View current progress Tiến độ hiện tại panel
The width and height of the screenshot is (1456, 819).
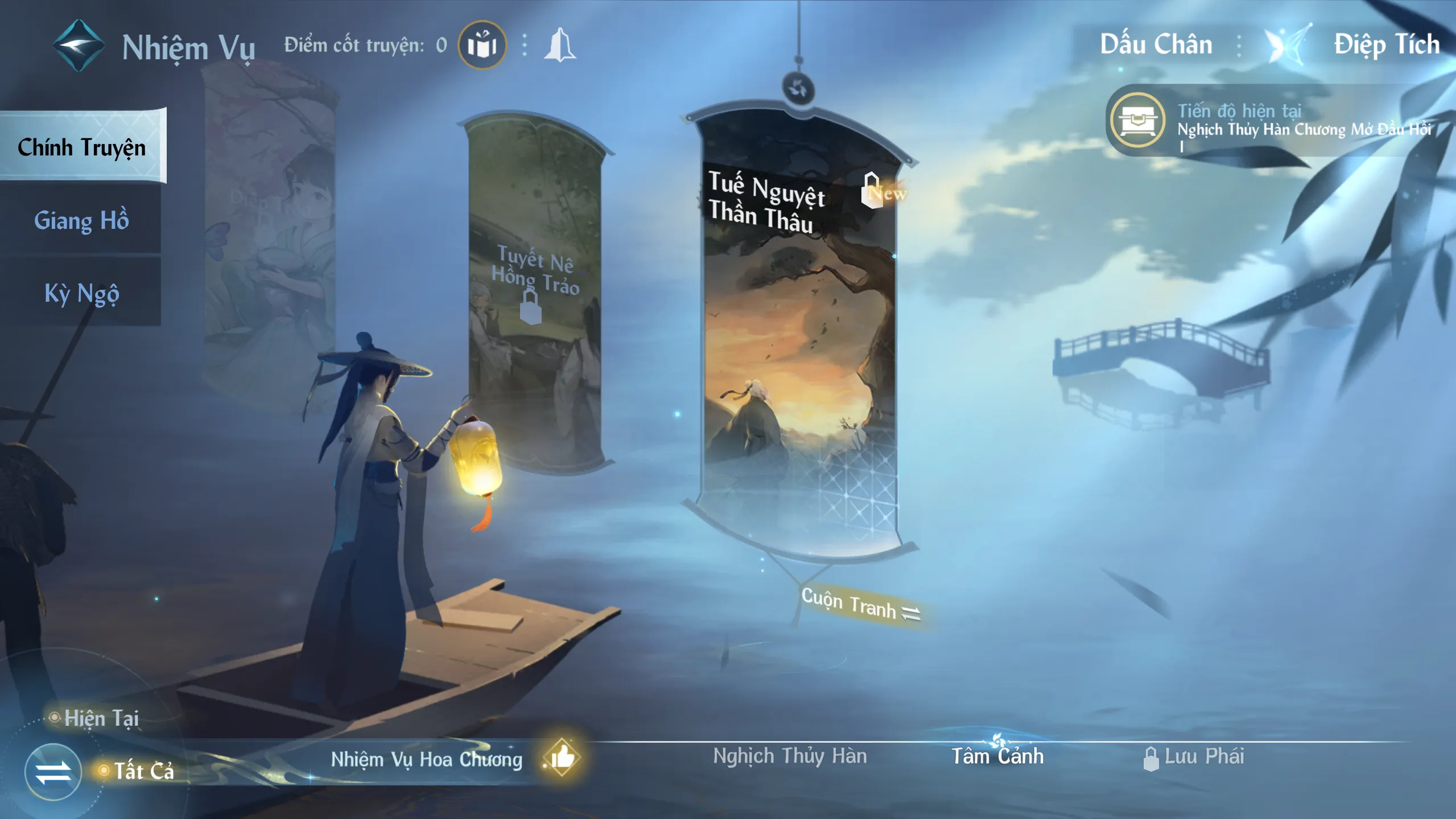[1269, 121]
